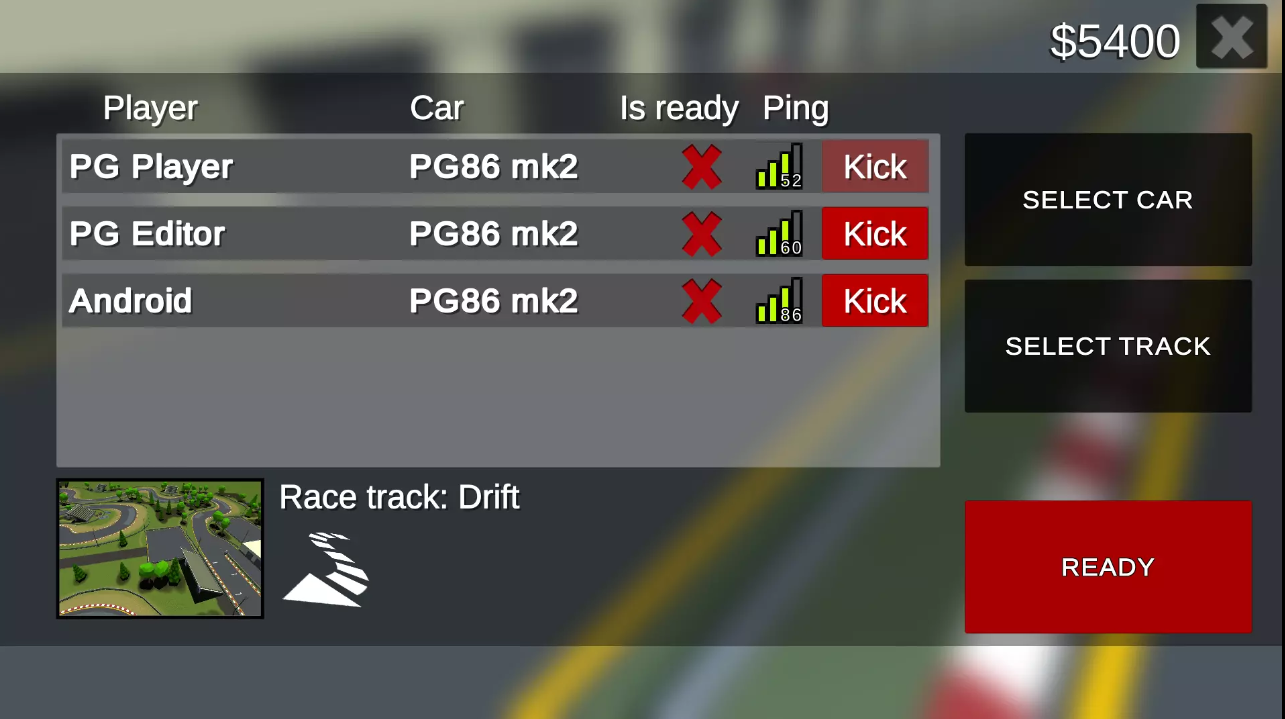The height and width of the screenshot is (719, 1285).
Task: Open the Select Car menu
Action: coord(1107,200)
